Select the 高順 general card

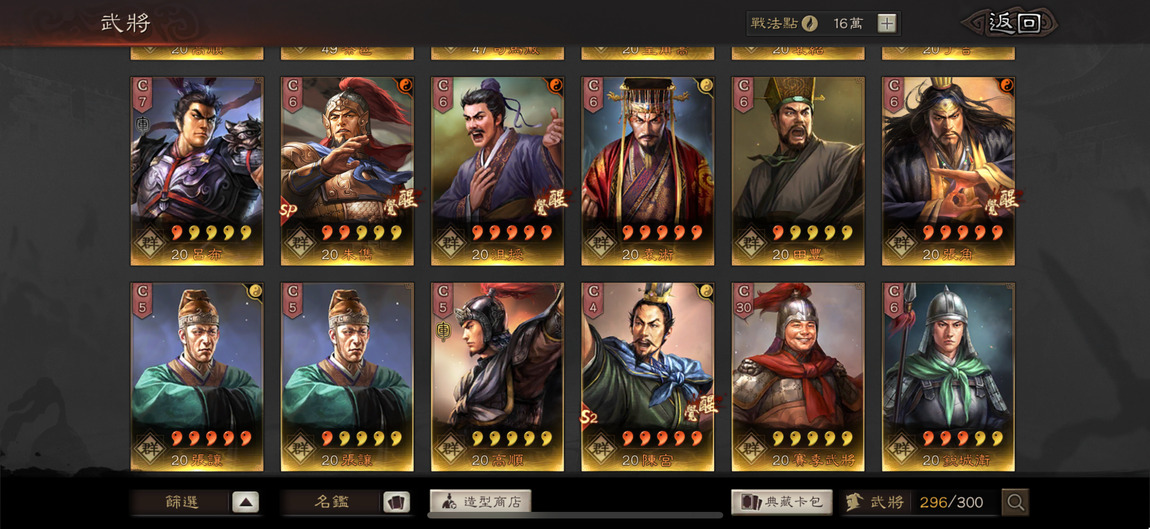coord(497,376)
